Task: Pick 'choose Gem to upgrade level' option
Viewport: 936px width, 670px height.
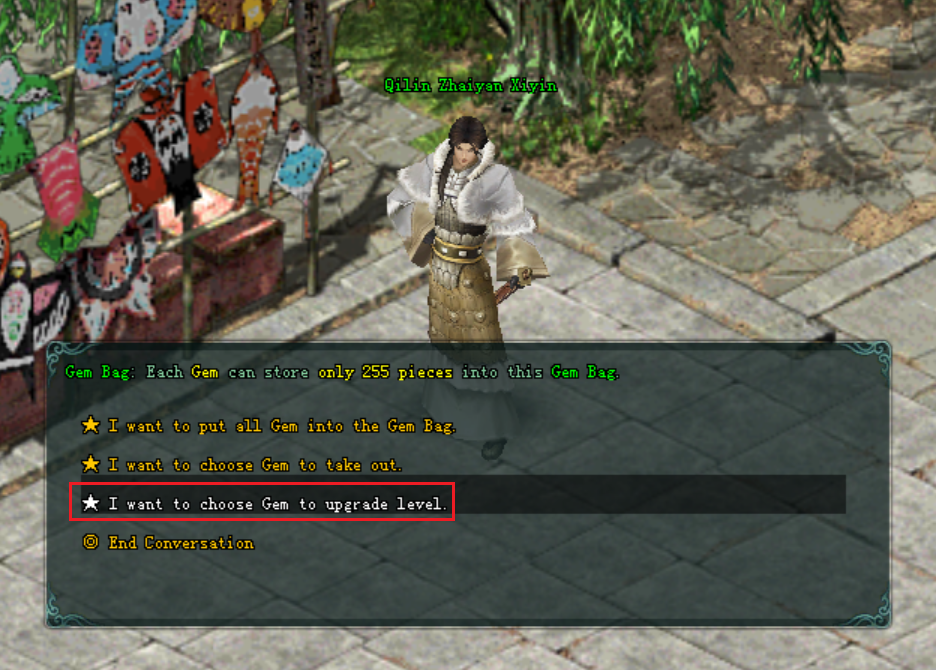Action: (x=278, y=504)
